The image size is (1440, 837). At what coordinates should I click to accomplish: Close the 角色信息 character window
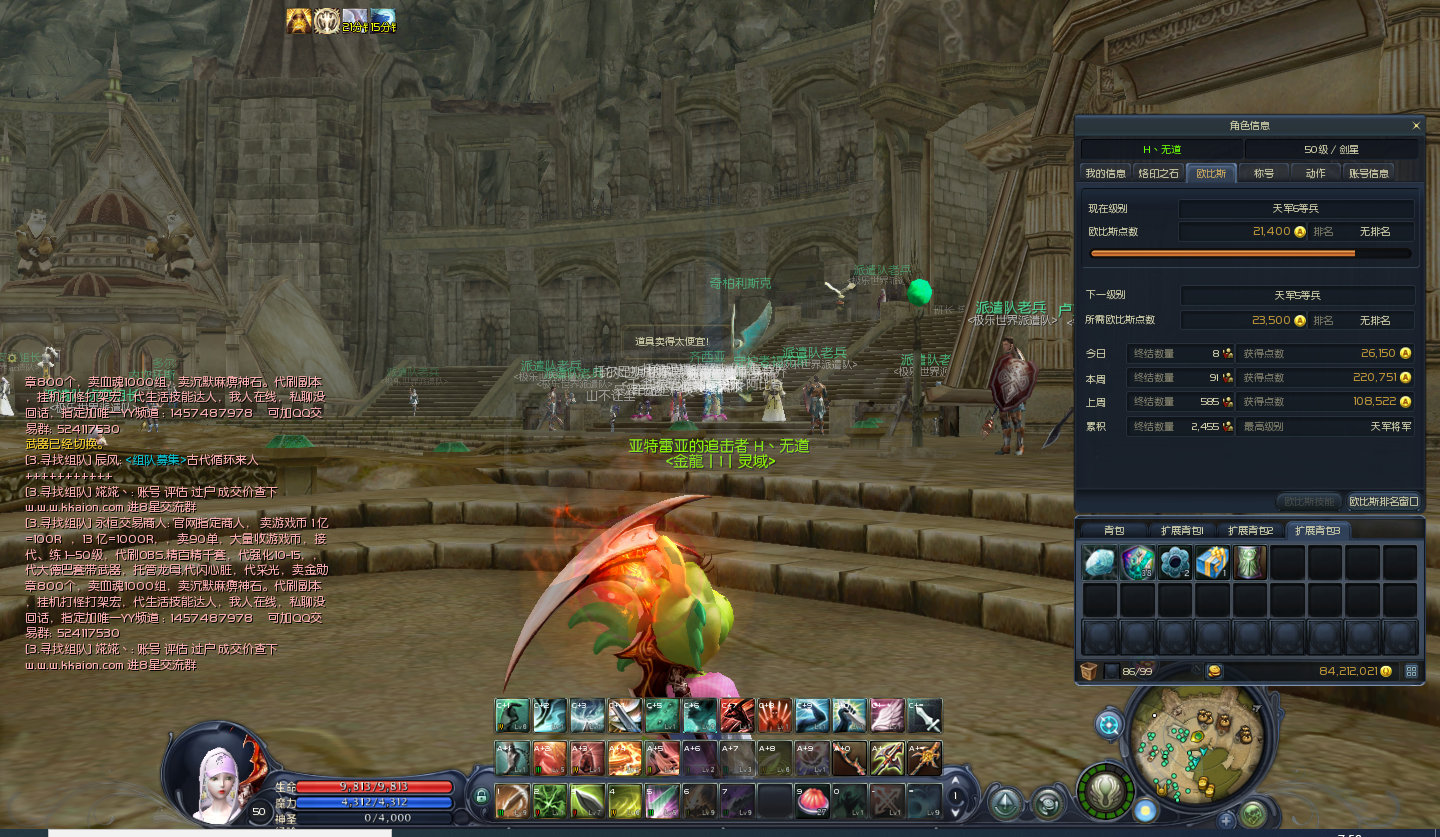tap(1415, 126)
